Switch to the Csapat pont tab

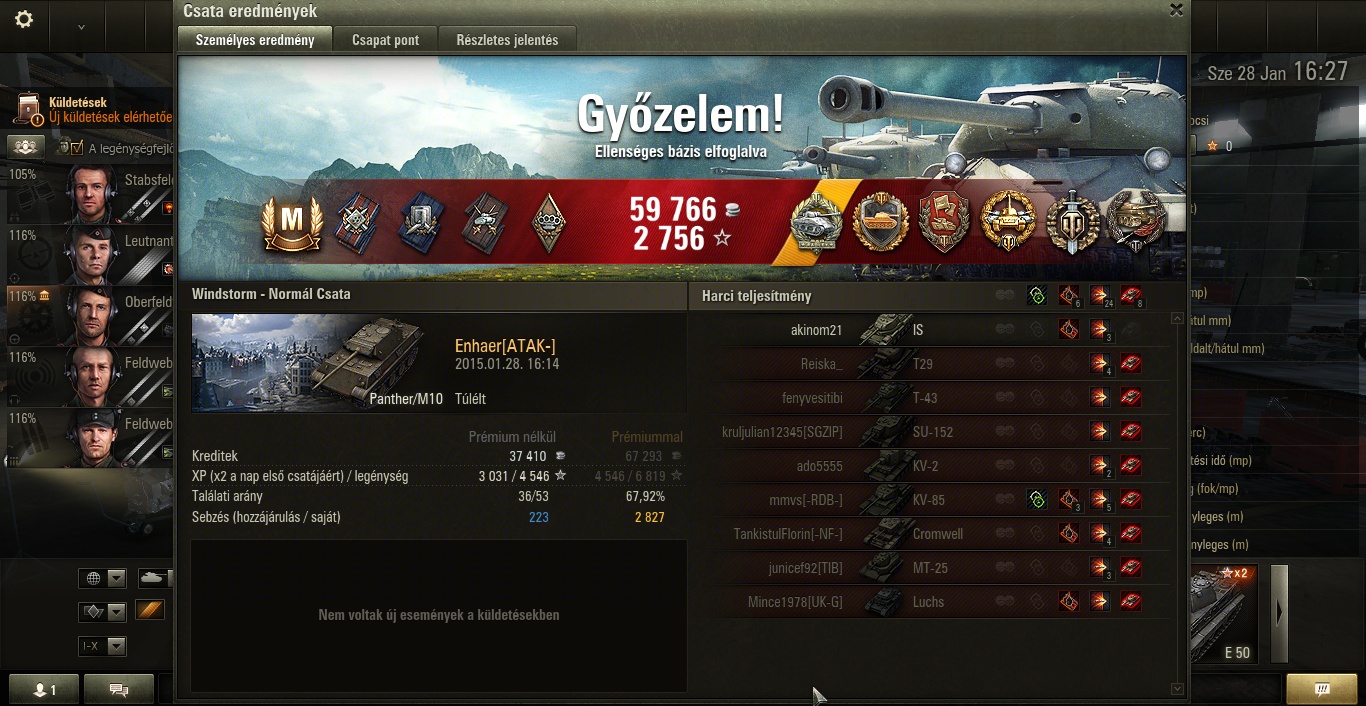click(x=385, y=40)
